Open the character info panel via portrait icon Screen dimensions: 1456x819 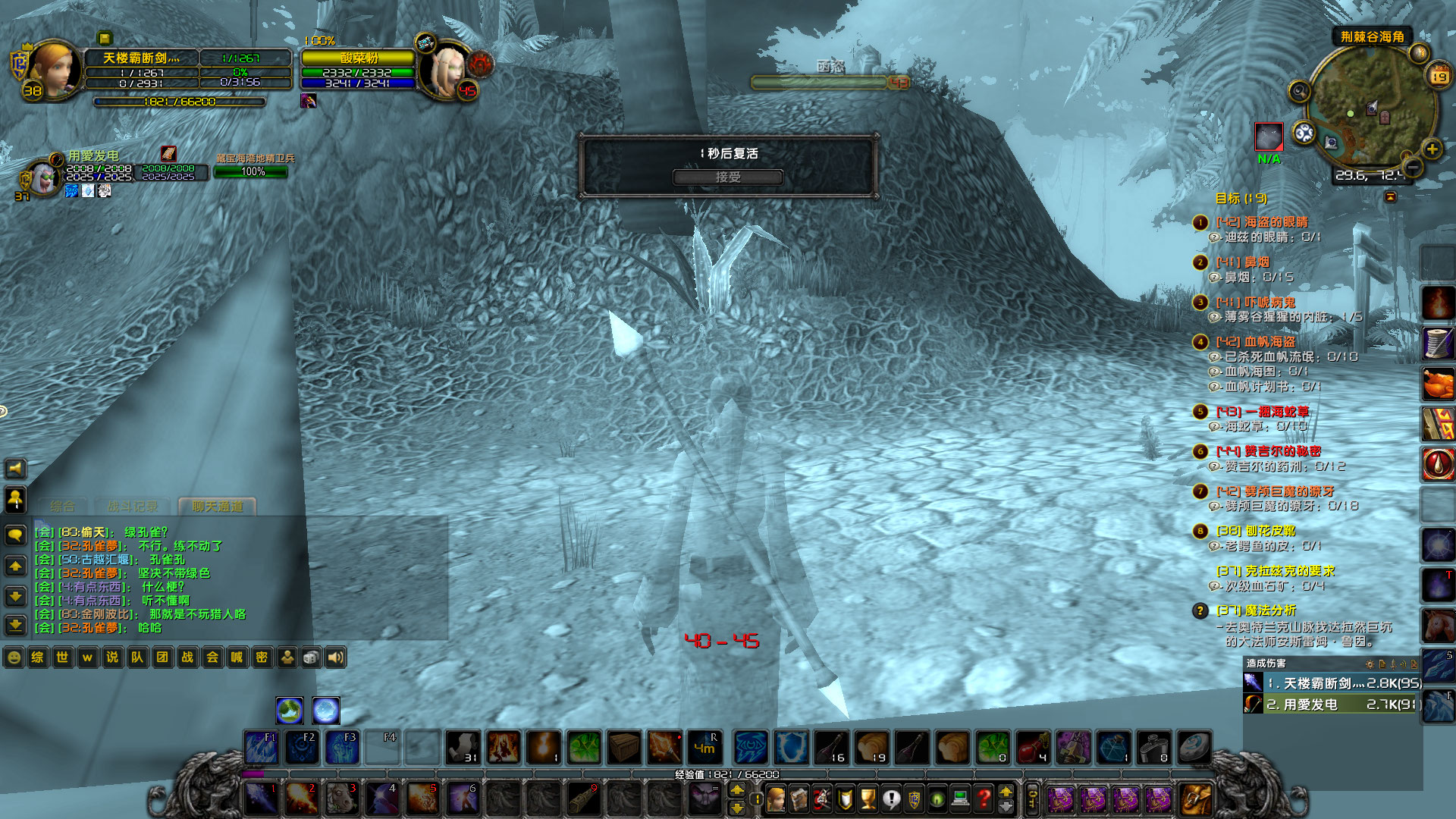(775, 800)
